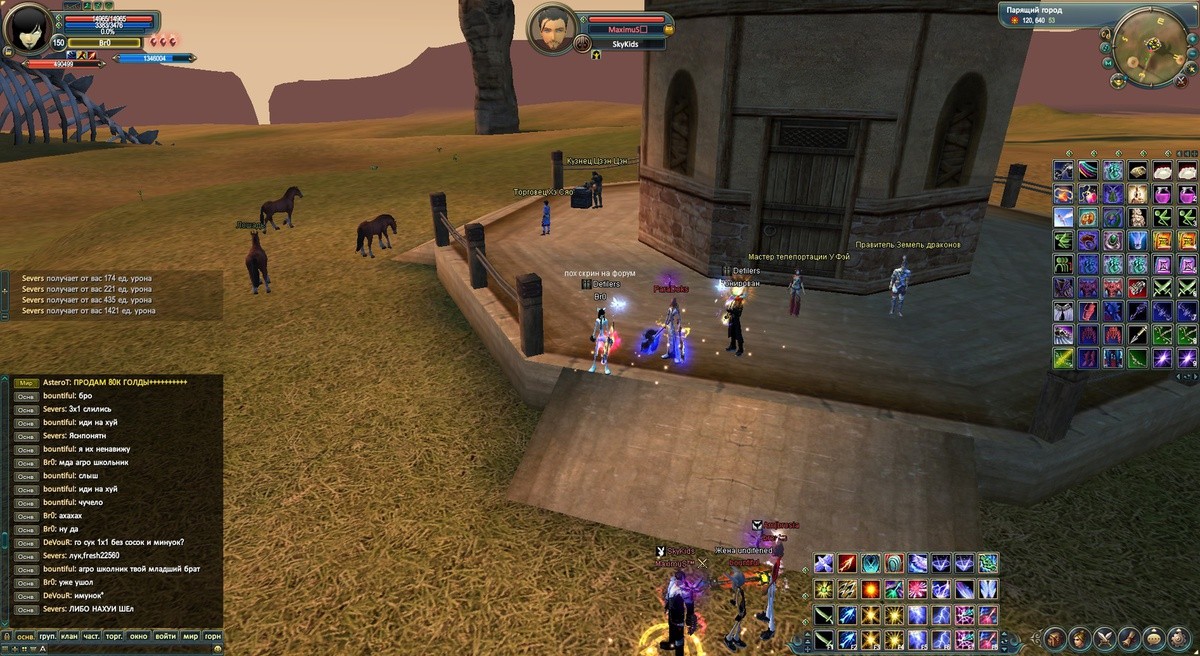1200x656 pixels.
Task: Open the quest scroll menu button
Action: (x=1128, y=637)
